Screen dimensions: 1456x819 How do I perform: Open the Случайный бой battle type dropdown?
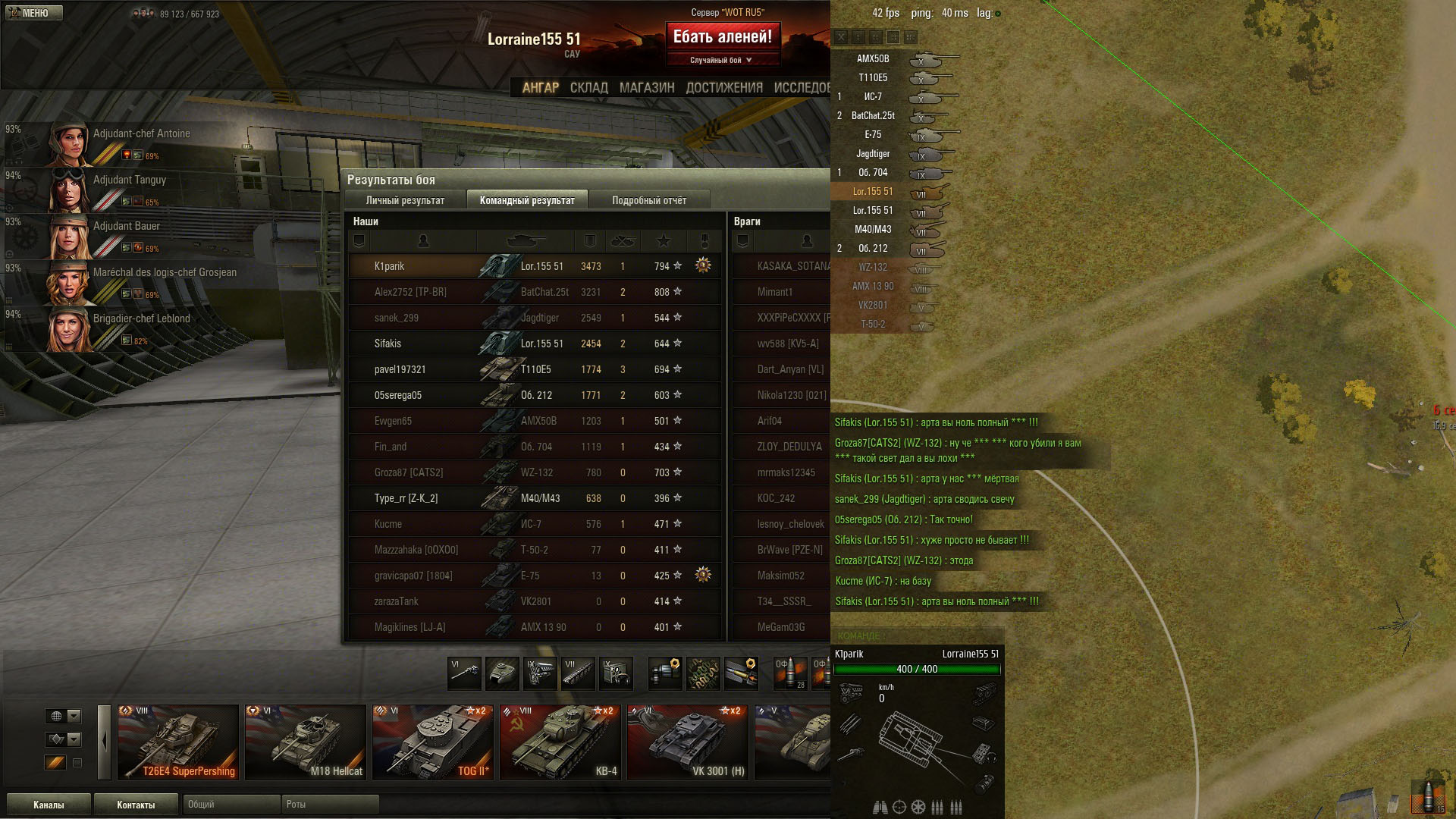[721, 60]
